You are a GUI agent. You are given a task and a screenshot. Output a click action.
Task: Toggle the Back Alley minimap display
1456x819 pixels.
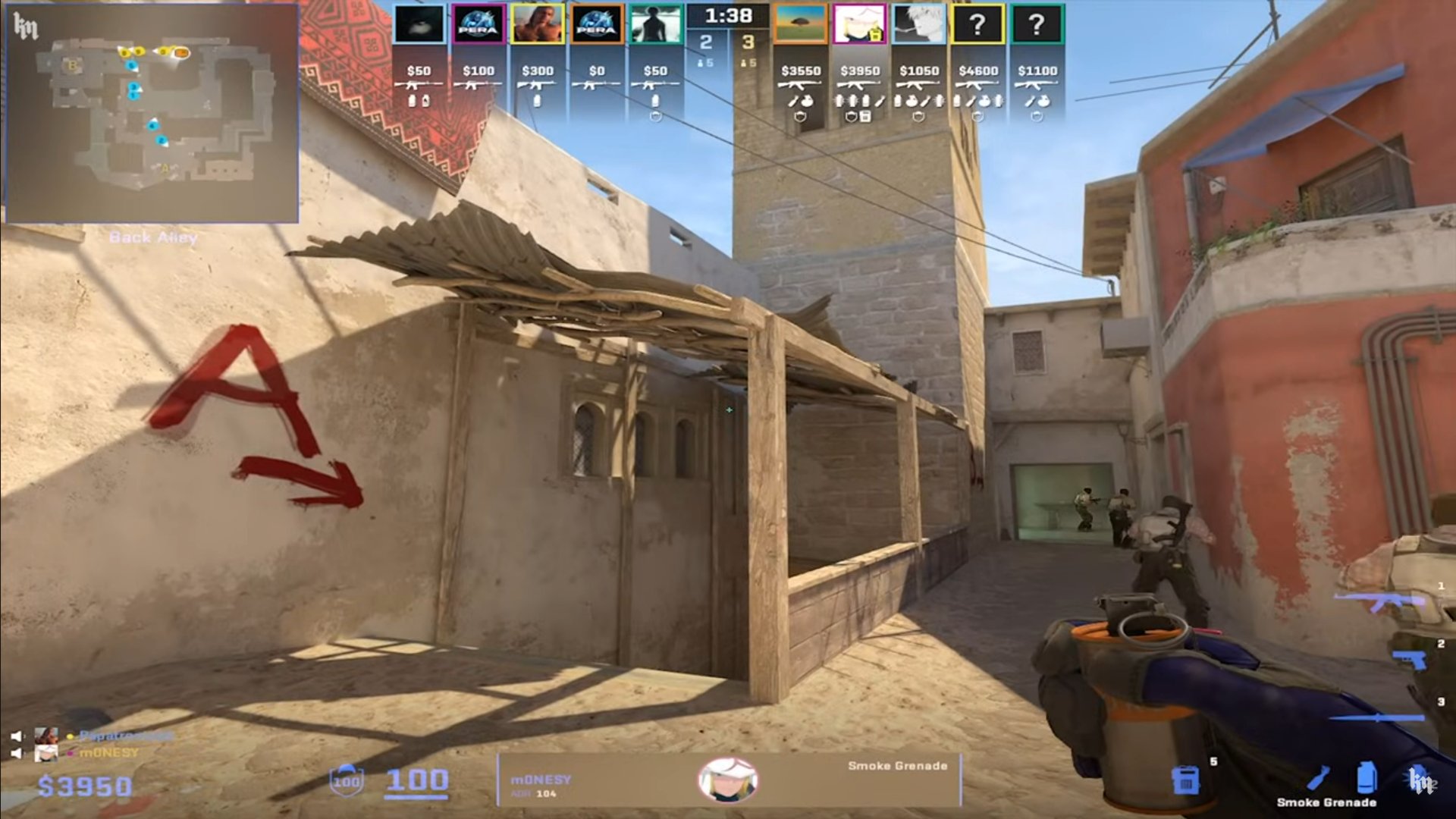[x=153, y=237]
